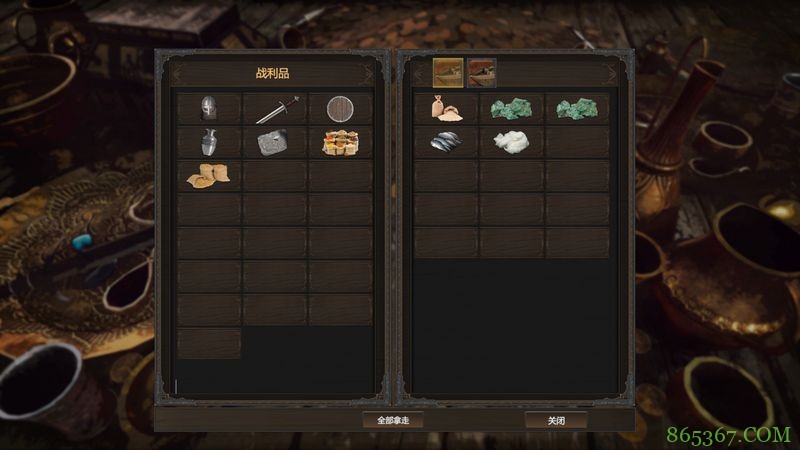This screenshot has height=450, width=800.
Task: Pick the sword in the loot panel
Action: coord(275,108)
